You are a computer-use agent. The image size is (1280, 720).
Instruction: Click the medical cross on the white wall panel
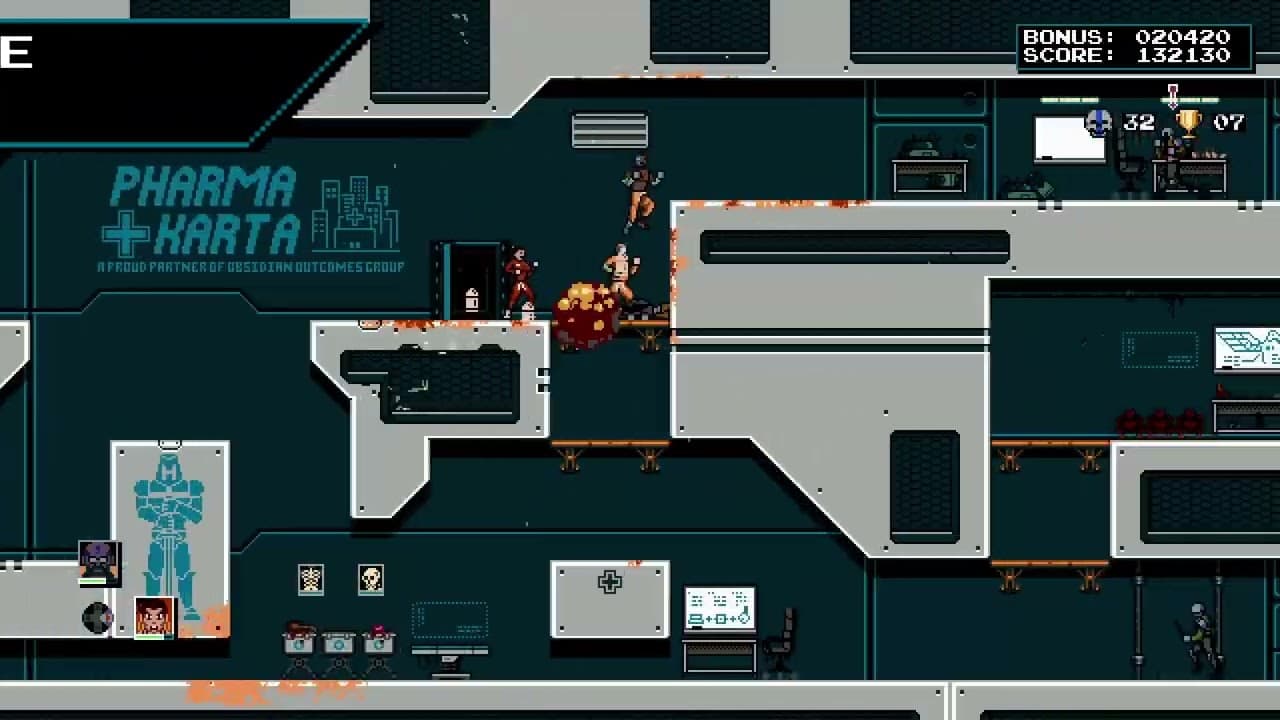(x=608, y=582)
